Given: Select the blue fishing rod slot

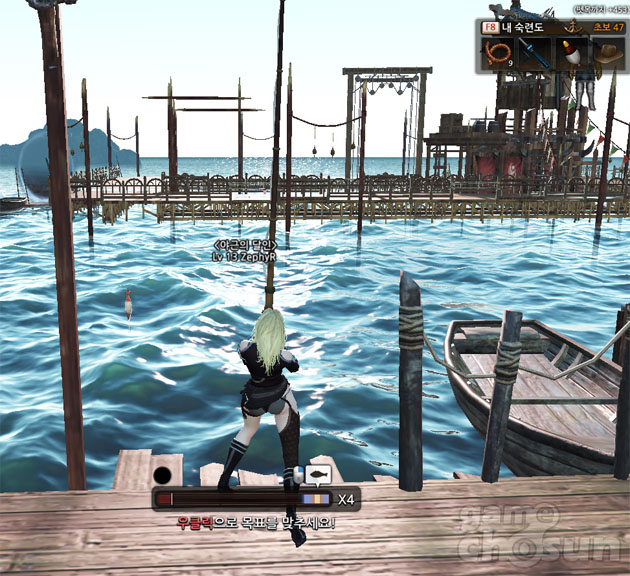Looking at the screenshot, I should point(535,54).
